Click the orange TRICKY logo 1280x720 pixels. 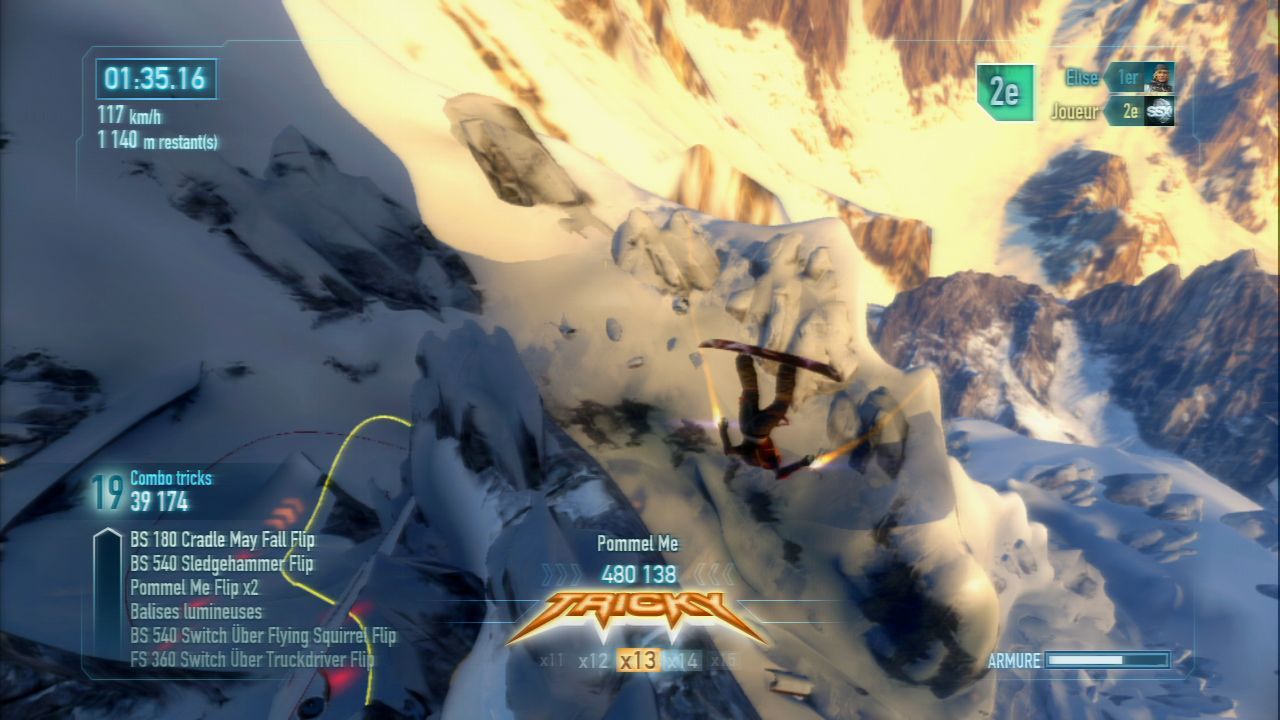[637, 617]
